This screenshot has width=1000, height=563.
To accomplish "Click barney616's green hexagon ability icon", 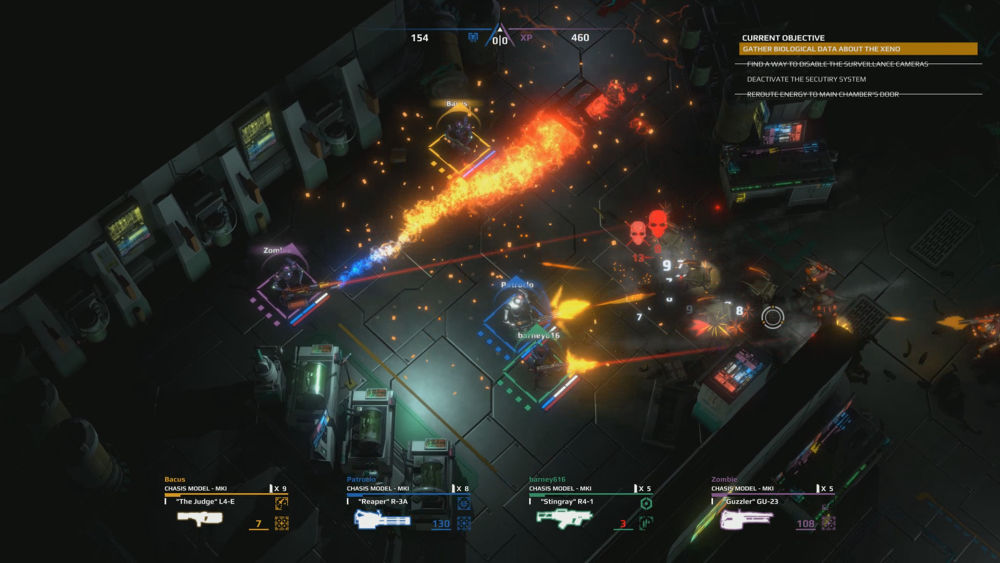I will coord(646,503).
